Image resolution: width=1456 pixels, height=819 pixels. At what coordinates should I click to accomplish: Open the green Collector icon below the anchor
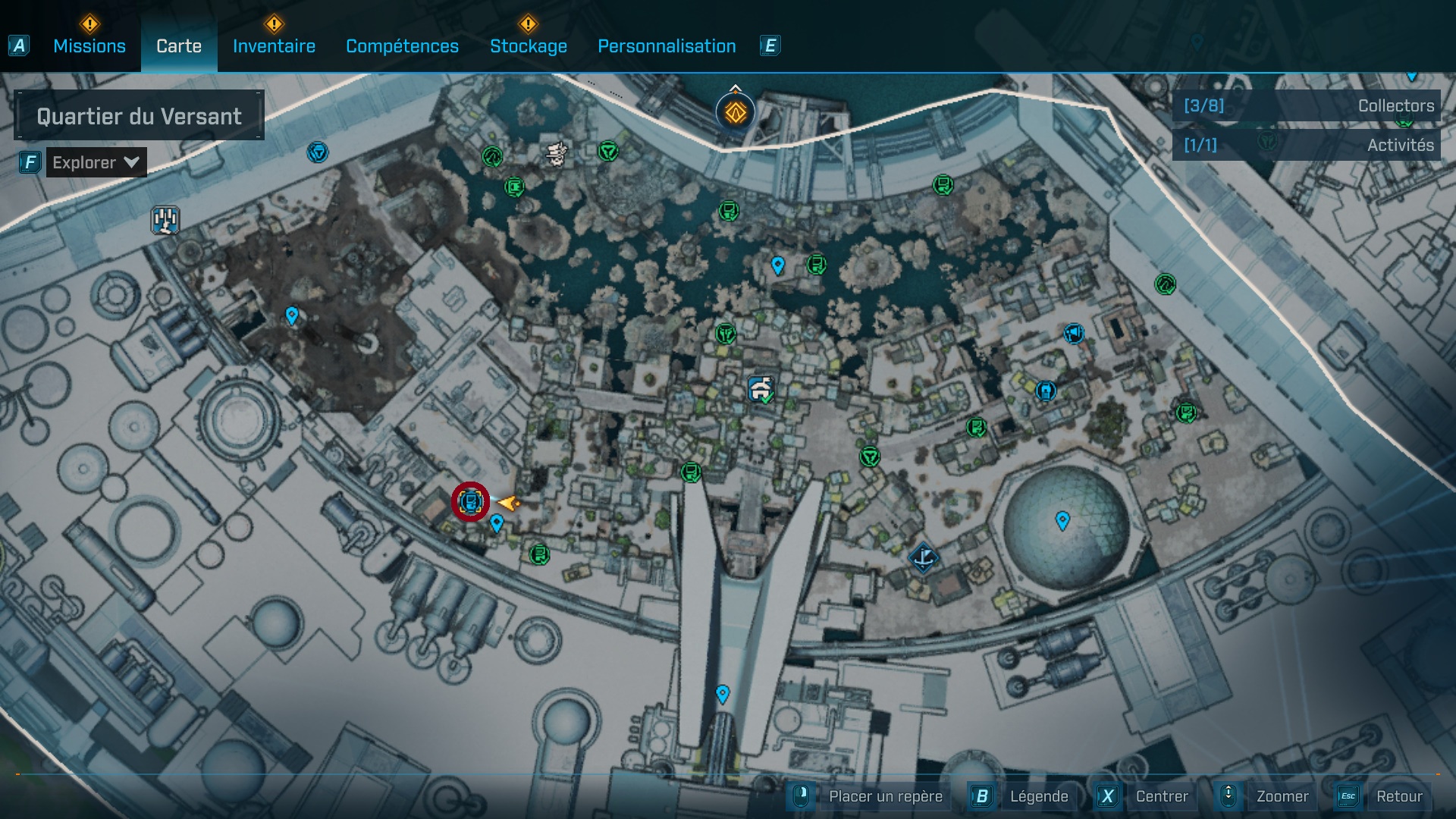click(x=976, y=428)
